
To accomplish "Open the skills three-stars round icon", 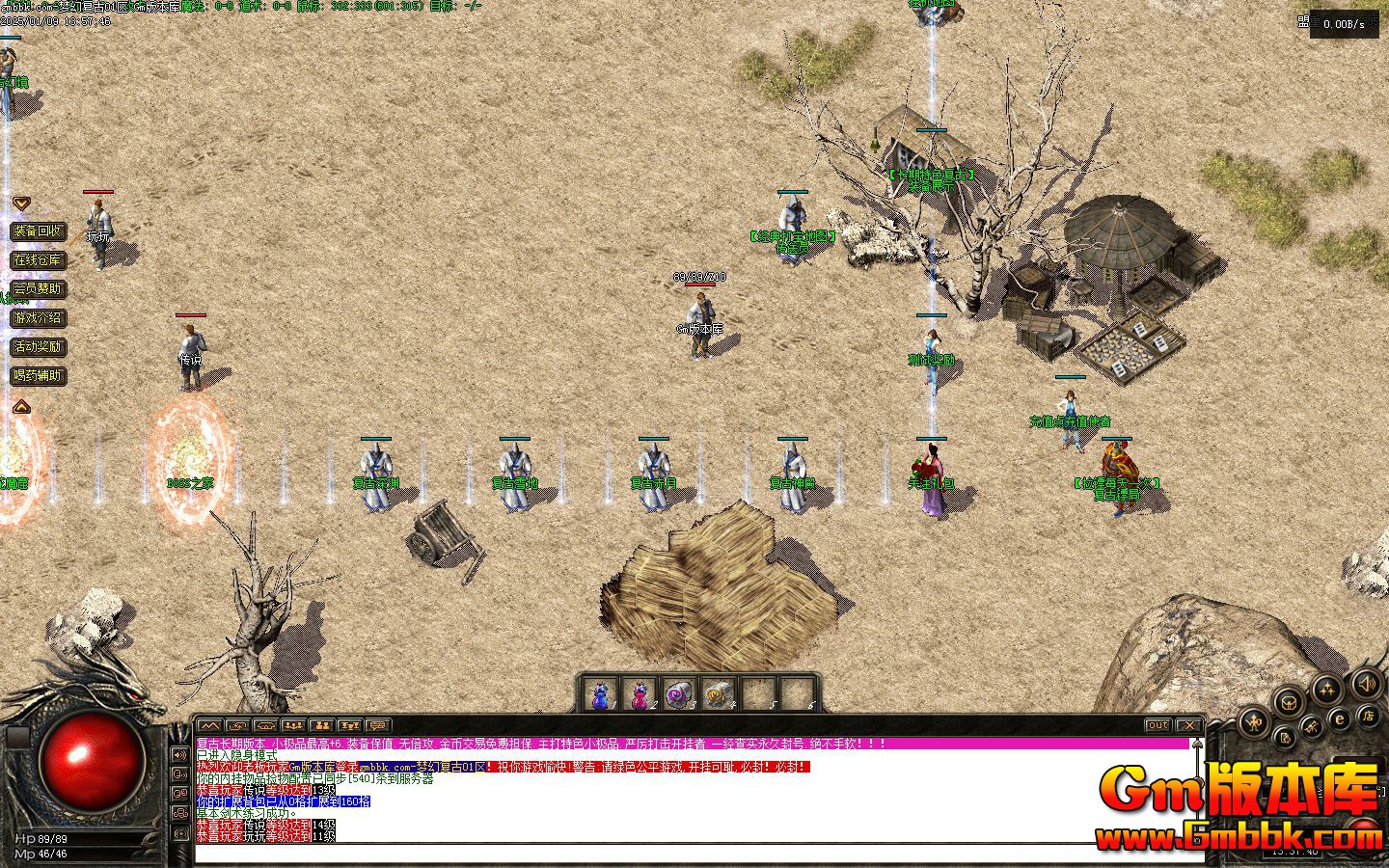I will [1326, 689].
